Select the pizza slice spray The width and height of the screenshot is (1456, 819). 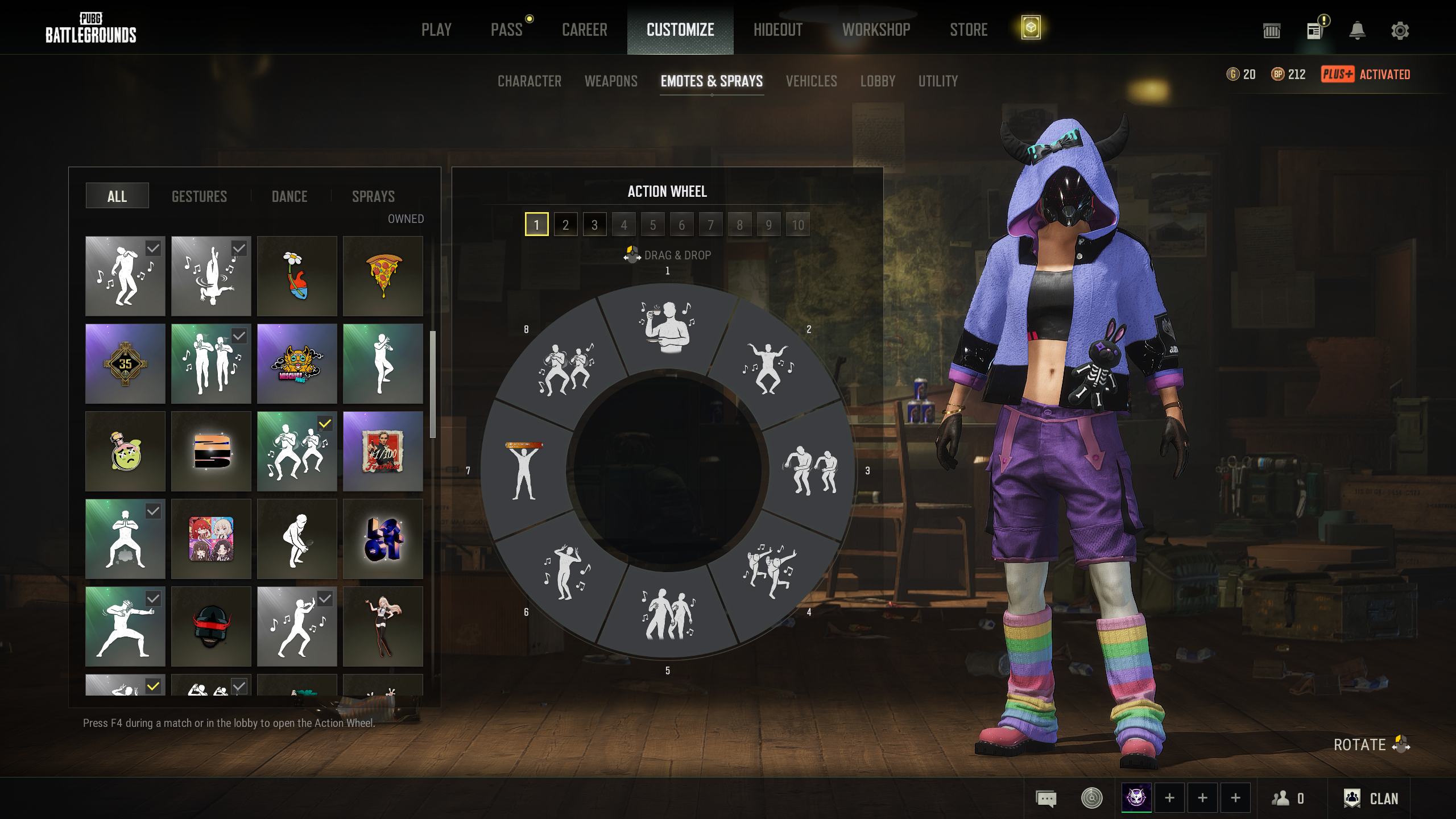tap(383, 276)
